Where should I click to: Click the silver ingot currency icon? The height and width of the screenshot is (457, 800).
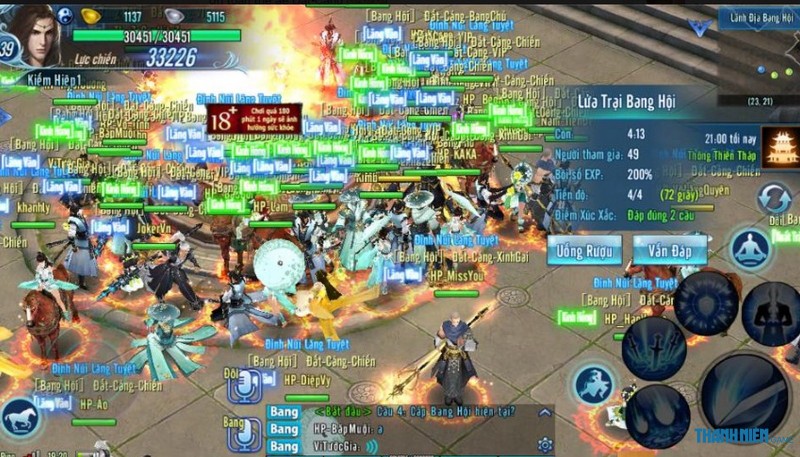pyautogui.click(x=176, y=16)
